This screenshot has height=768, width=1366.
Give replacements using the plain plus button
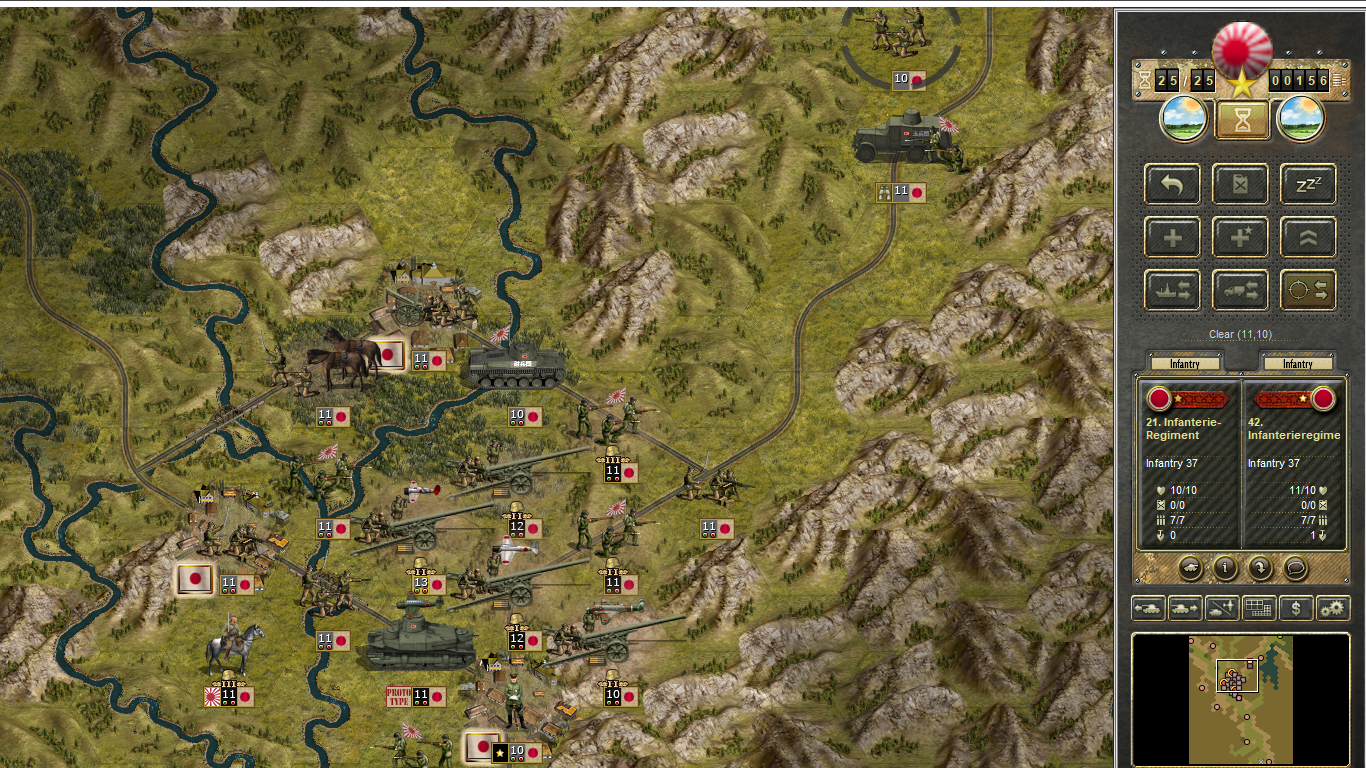[1172, 238]
